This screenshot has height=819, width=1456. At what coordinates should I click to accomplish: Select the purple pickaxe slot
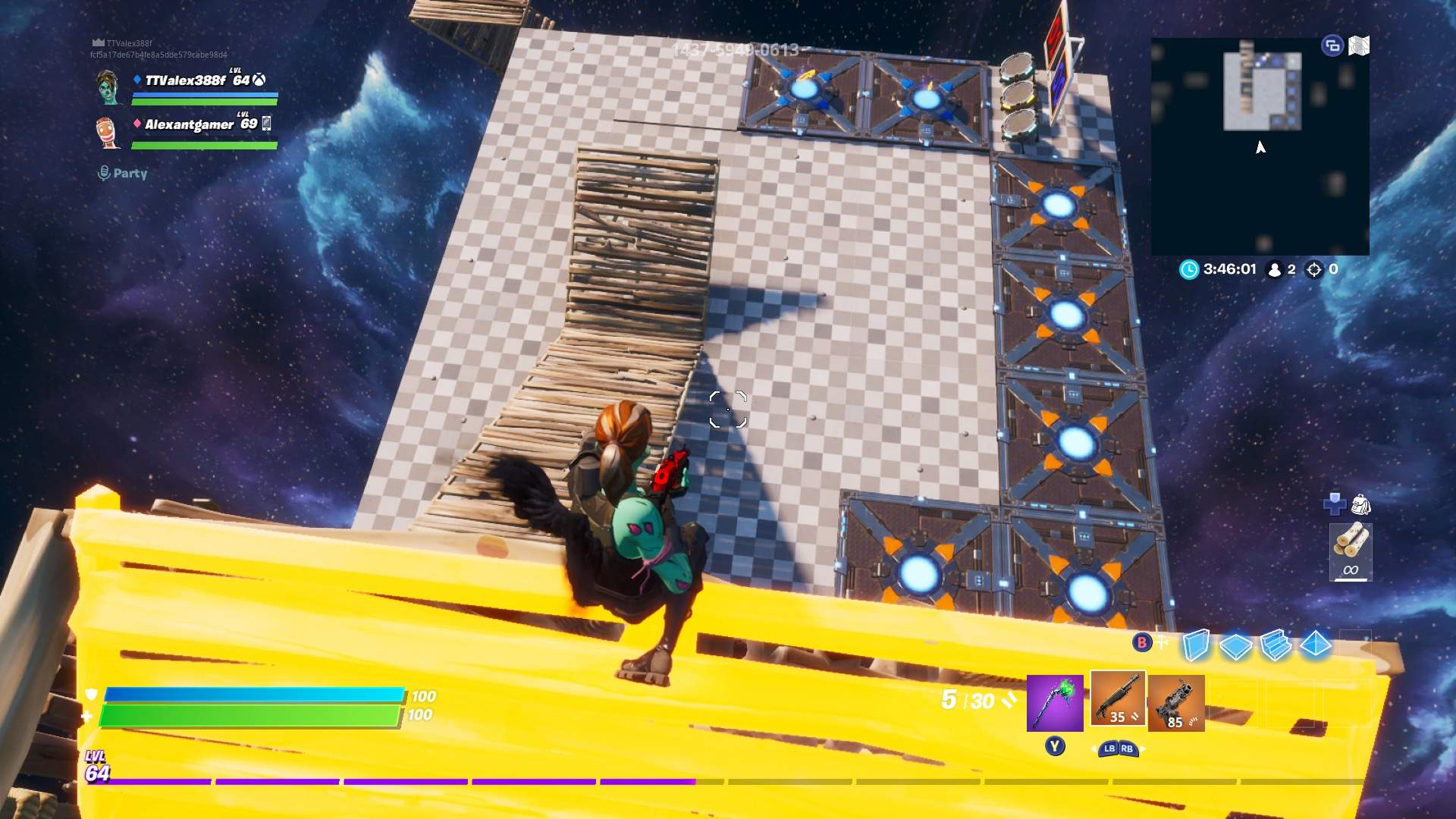[1055, 704]
